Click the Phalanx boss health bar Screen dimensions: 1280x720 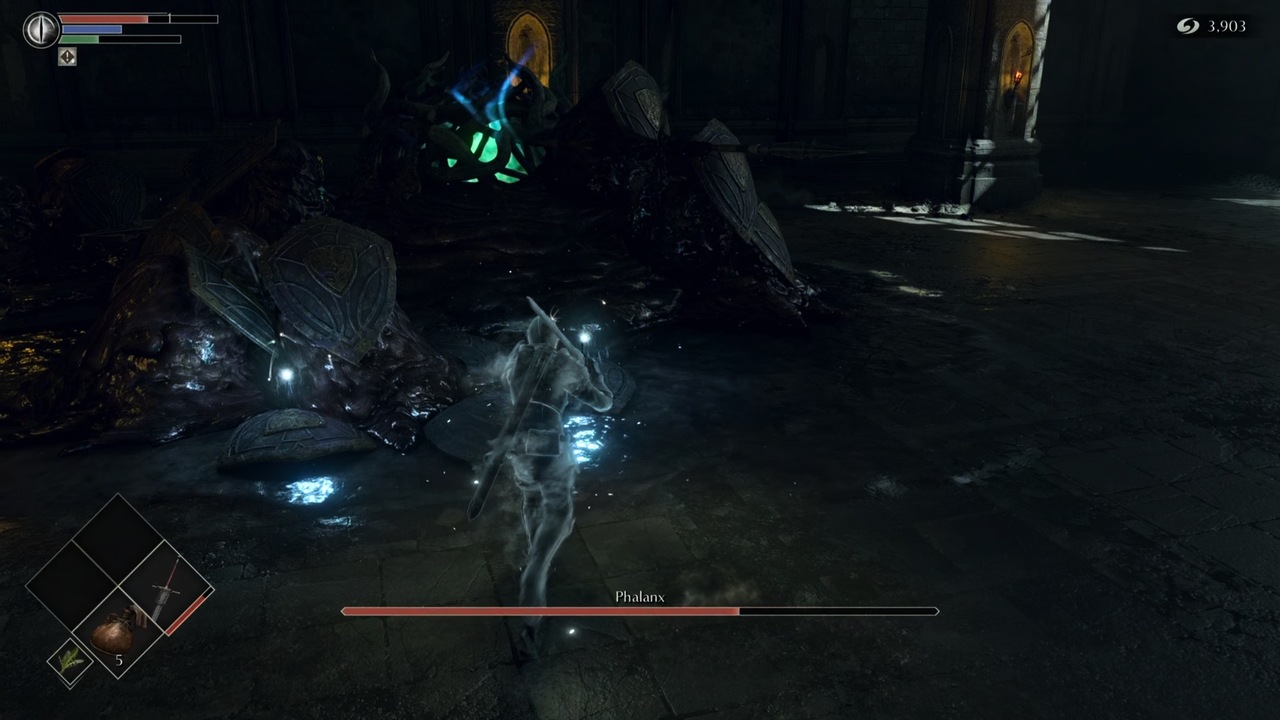click(x=640, y=611)
